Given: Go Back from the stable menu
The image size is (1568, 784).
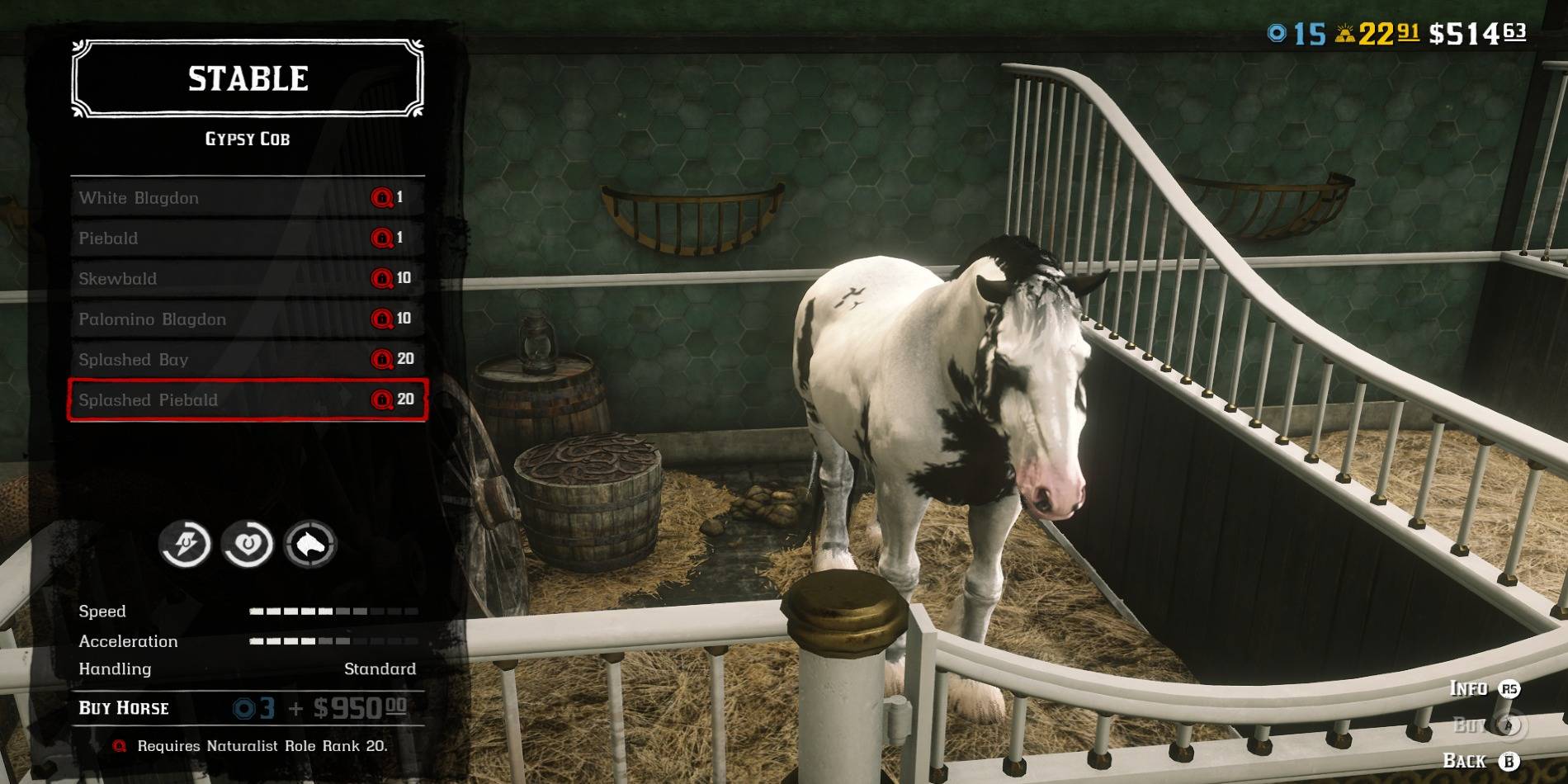Looking at the screenshot, I should pyautogui.click(x=1481, y=761).
